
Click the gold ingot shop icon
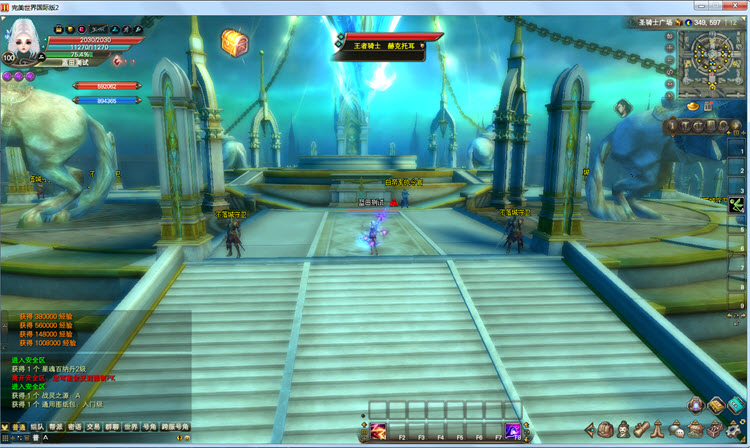691,106
